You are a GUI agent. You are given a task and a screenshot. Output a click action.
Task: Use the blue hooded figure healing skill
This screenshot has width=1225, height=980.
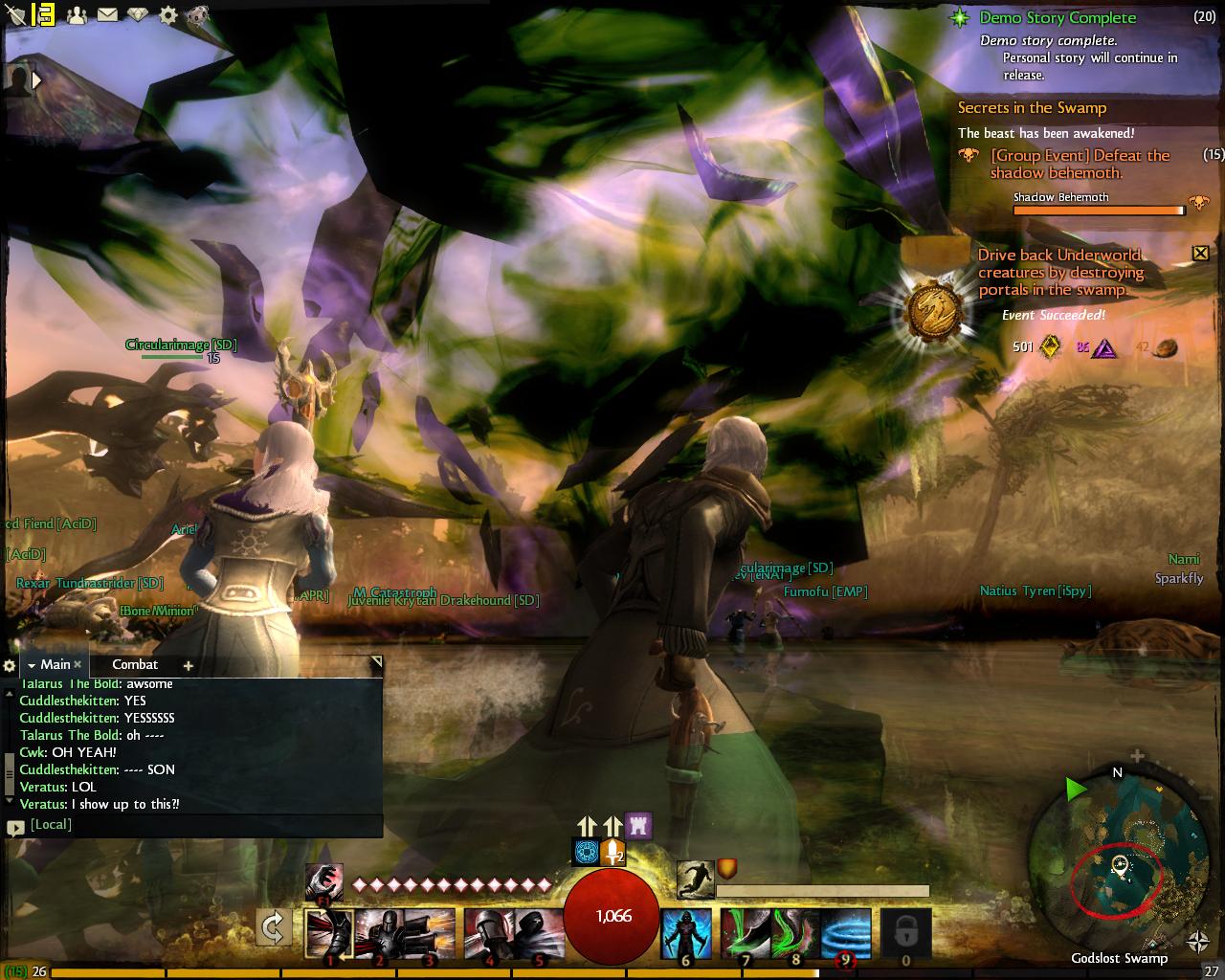(686, 933)
